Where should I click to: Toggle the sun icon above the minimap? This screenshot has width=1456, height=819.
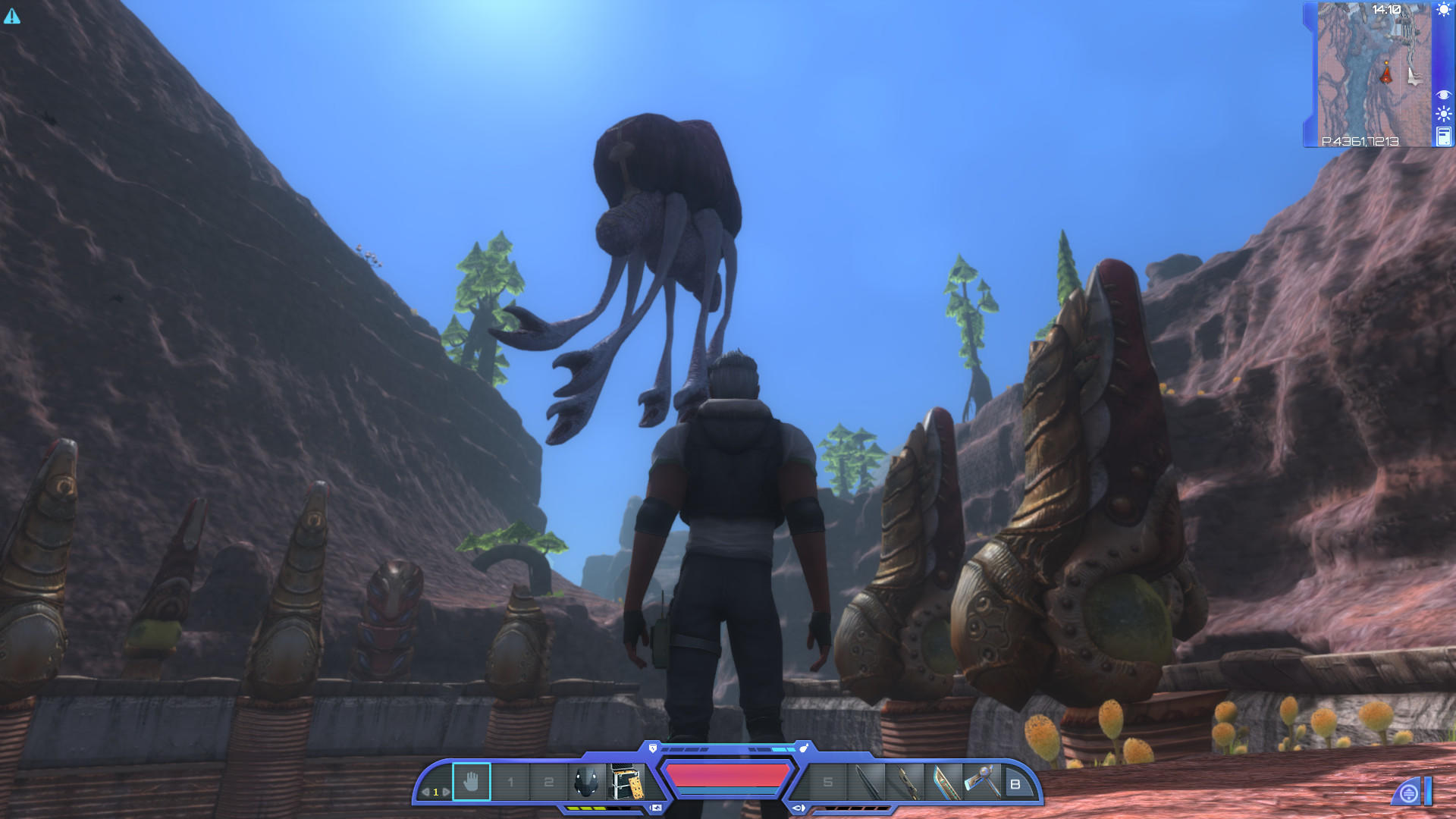click(1442, 10)
